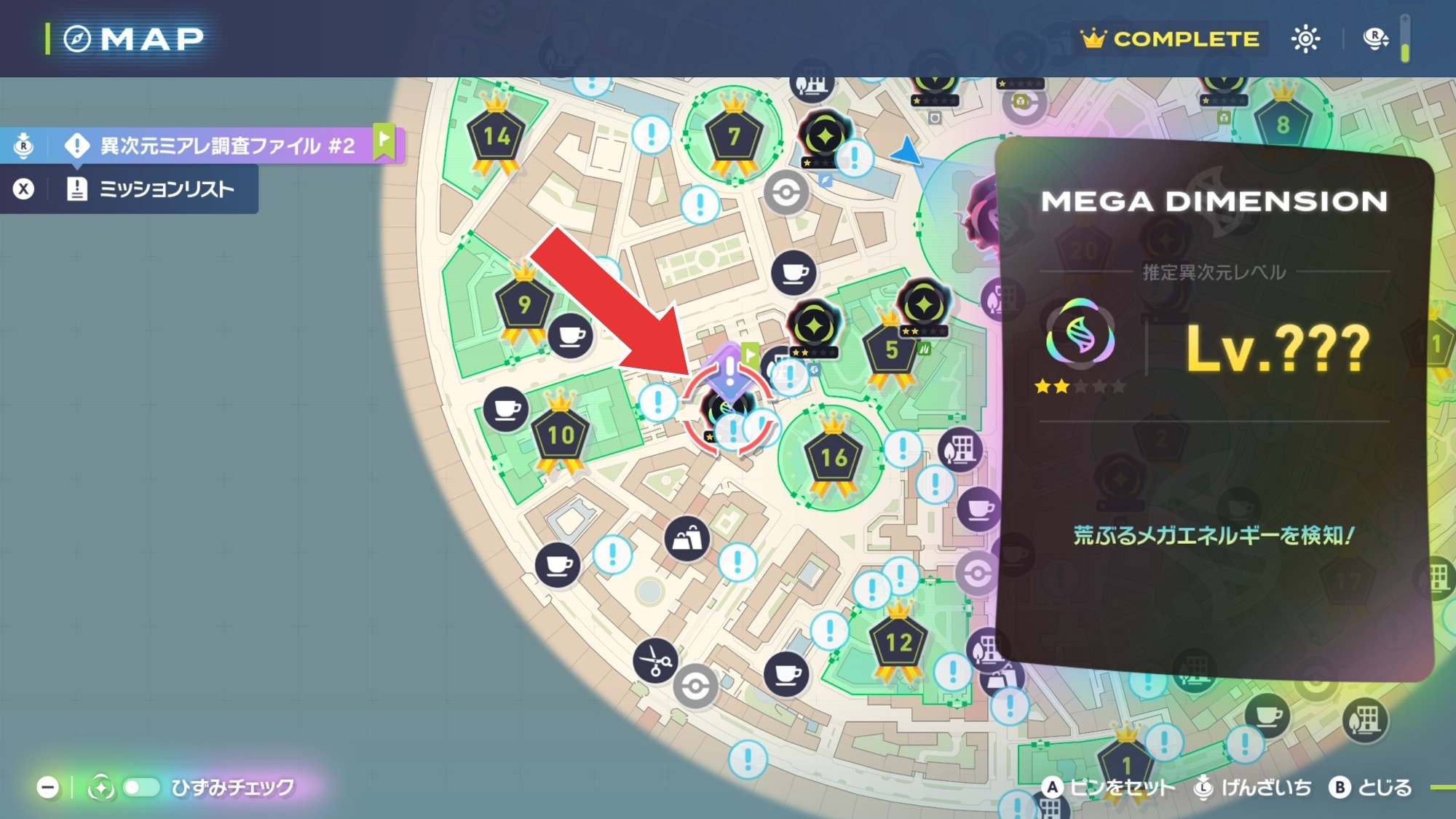The width and height of the screenshot is (1456, 819).
Task: Select the scissors salon map icon
Action: click(x=655, y=661)
